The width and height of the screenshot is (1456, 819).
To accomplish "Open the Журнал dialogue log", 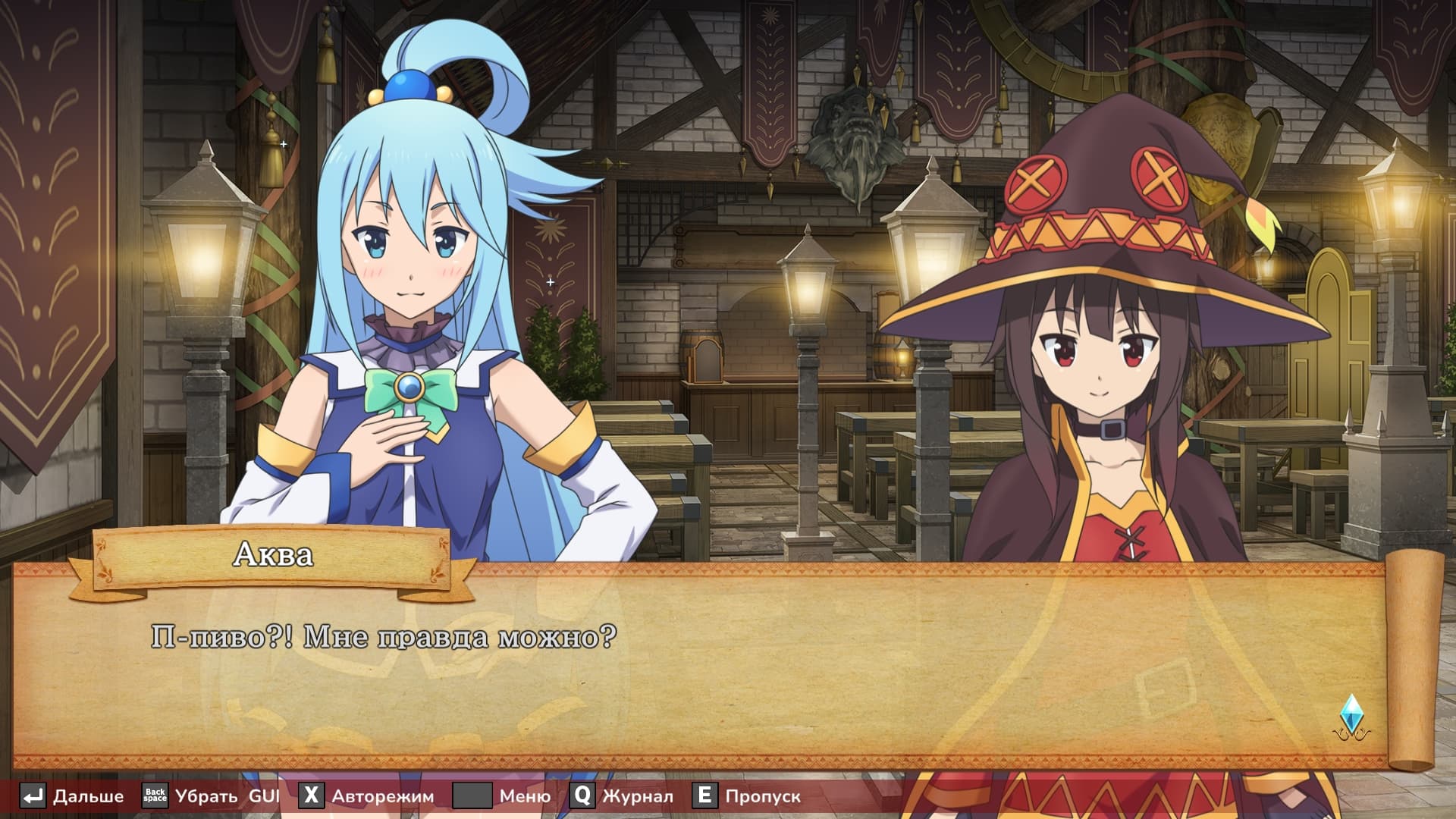I will coord(623,796).
